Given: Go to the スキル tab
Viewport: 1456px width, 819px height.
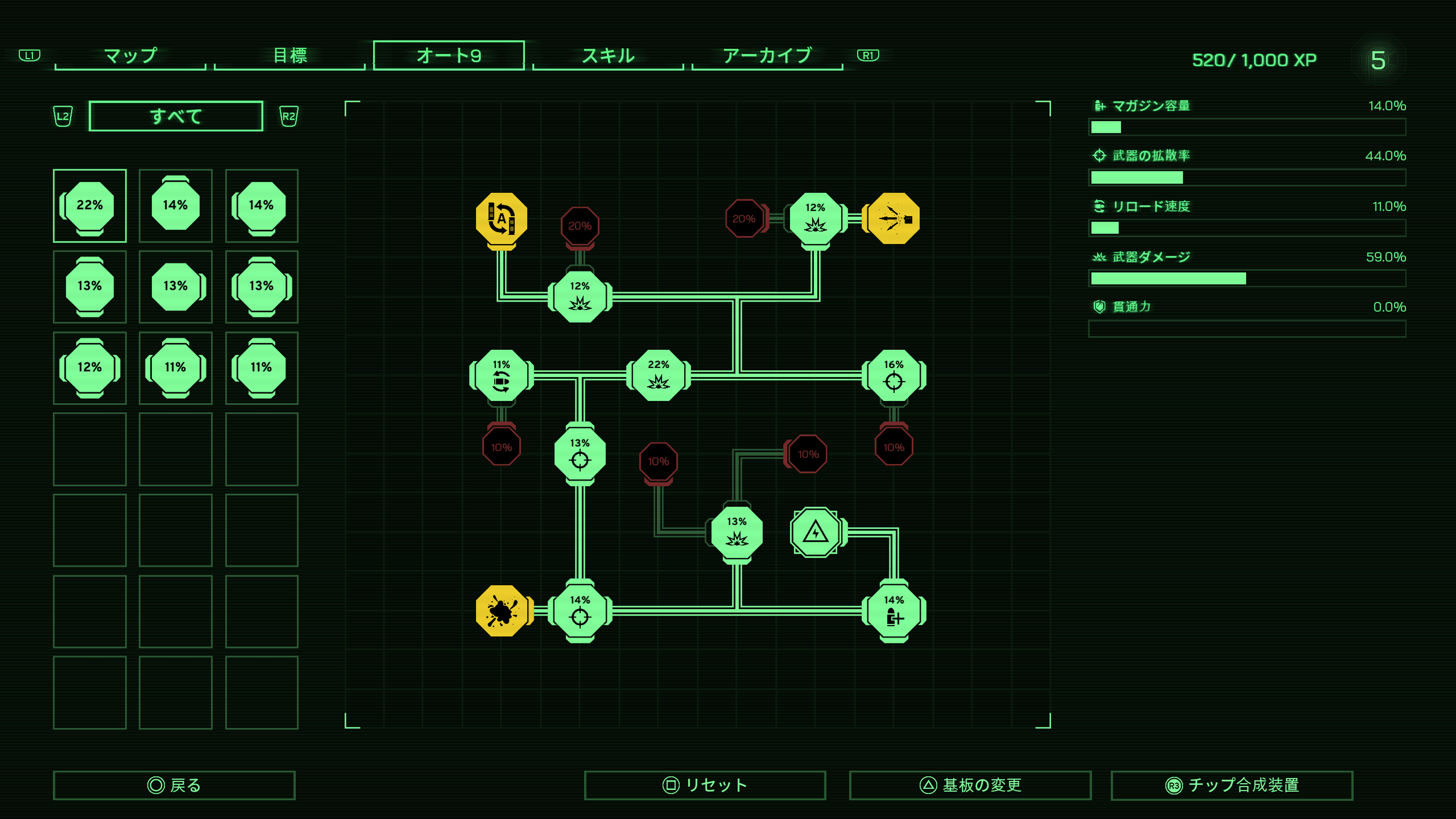Looking at the screenshot, I should [x=608, y=55].
